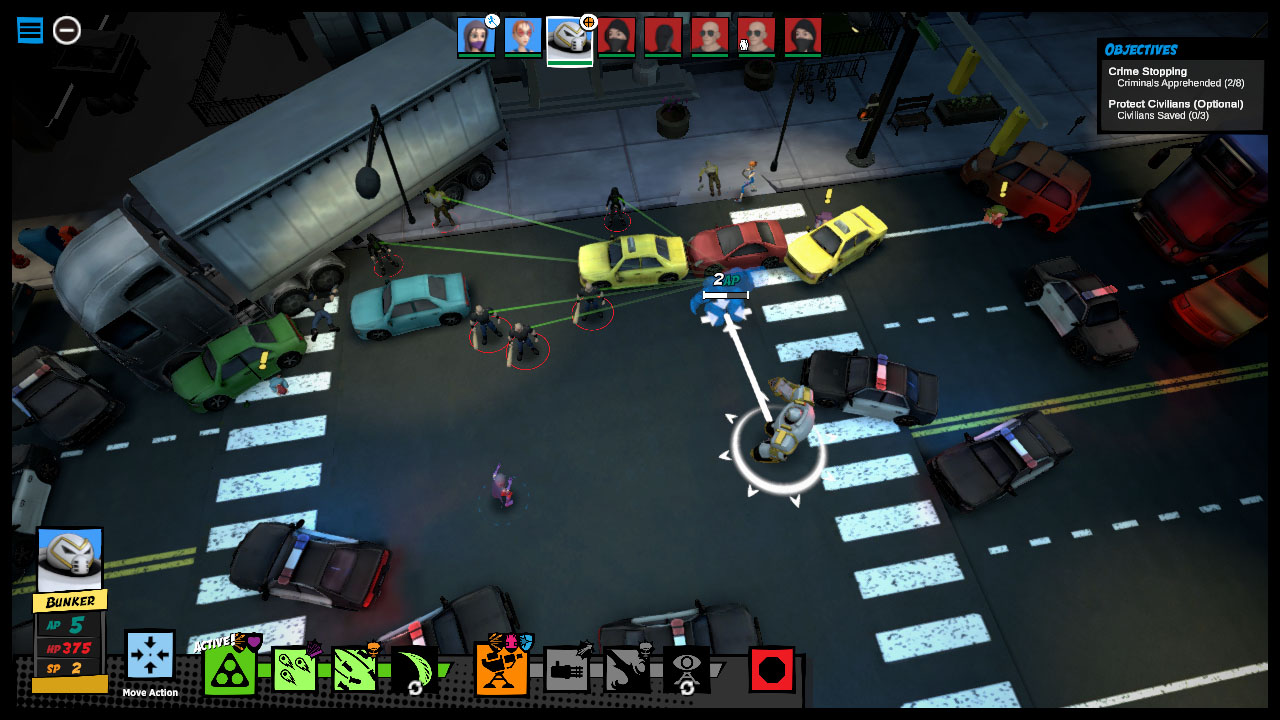
Task: Activate the green caltrops ability
Action: pyautogui.click(x=228, y=668)
